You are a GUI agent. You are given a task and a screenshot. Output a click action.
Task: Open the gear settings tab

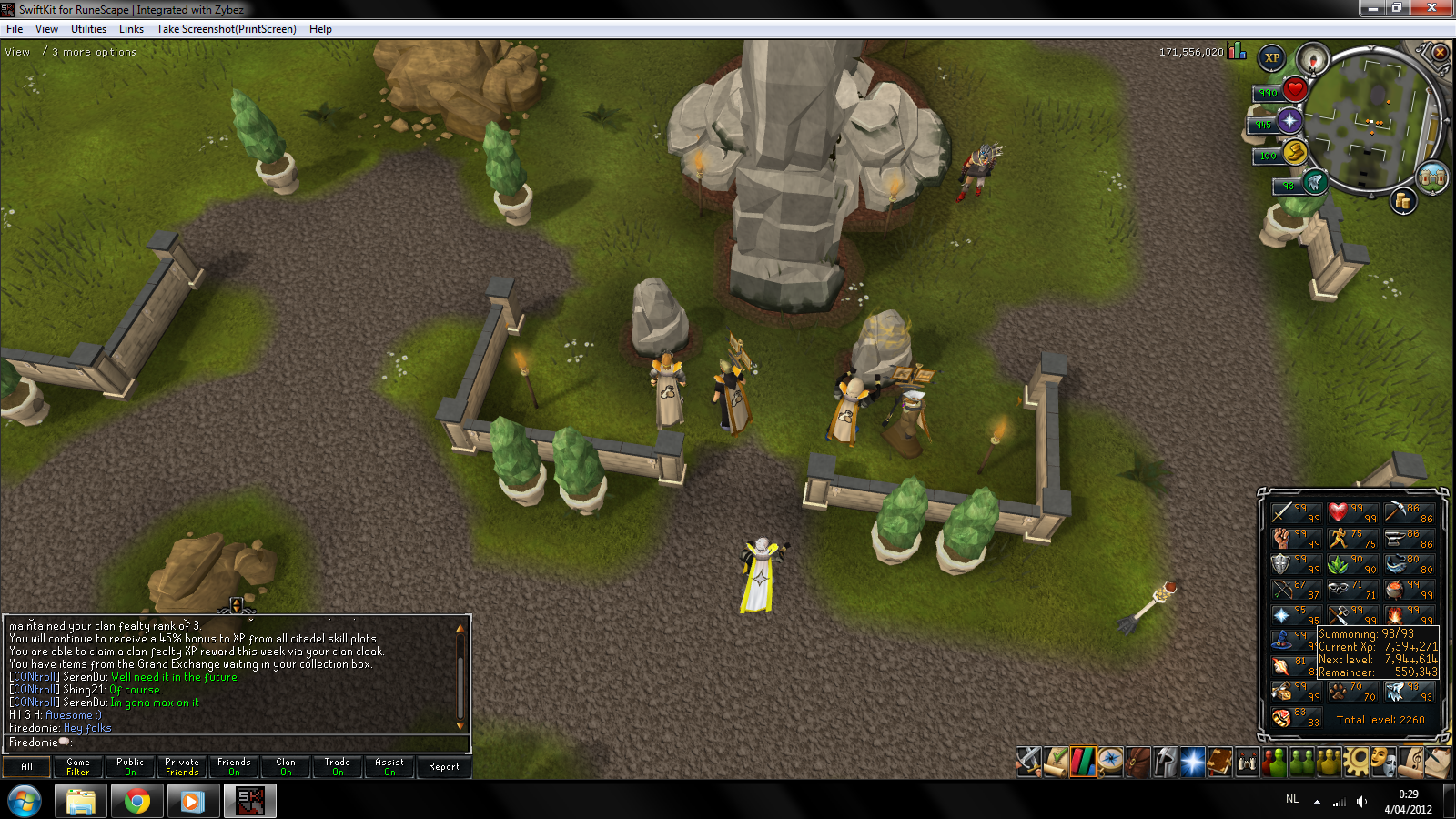[1356, 762]
